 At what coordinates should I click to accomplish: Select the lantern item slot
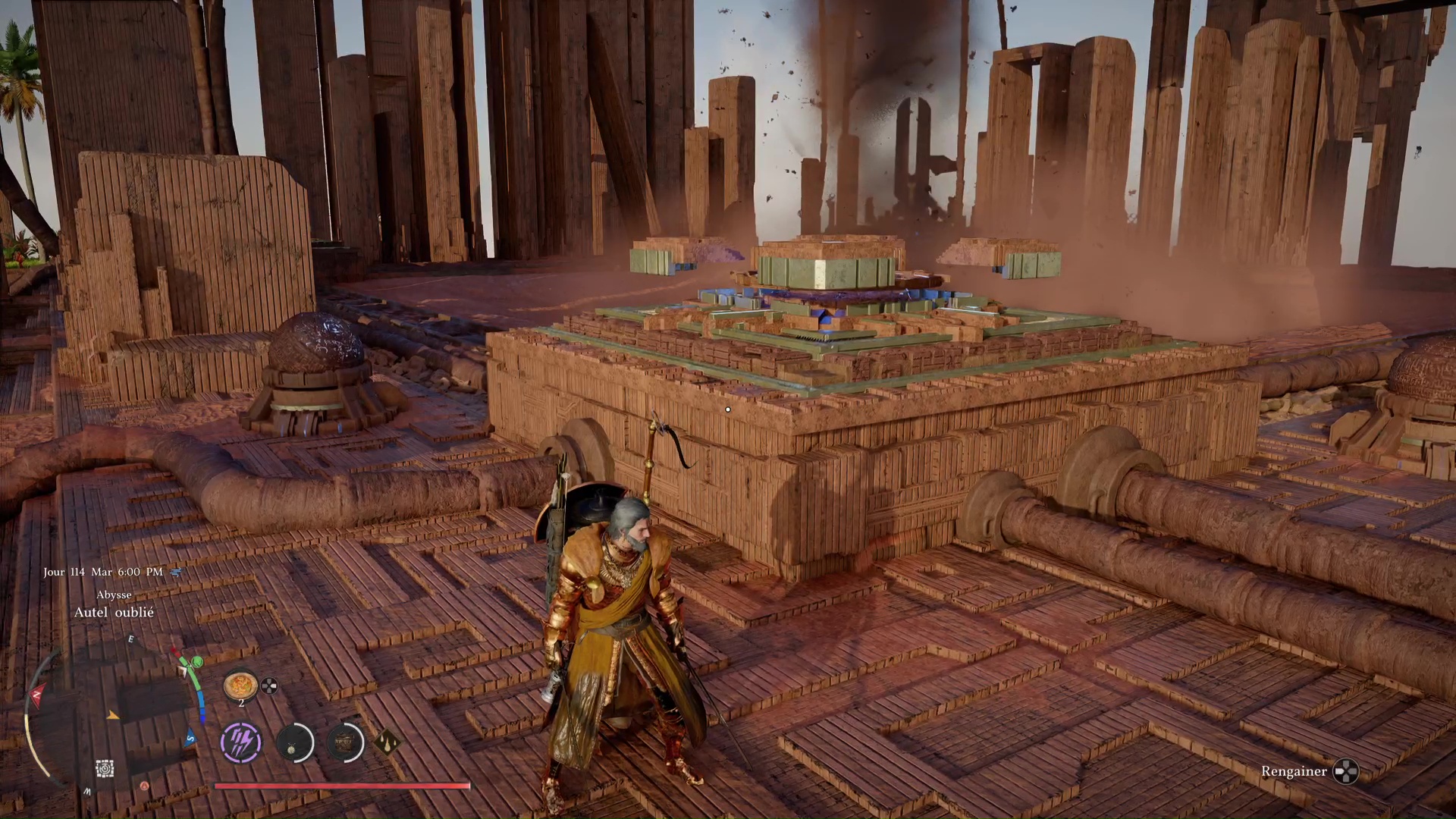(345, 742)
